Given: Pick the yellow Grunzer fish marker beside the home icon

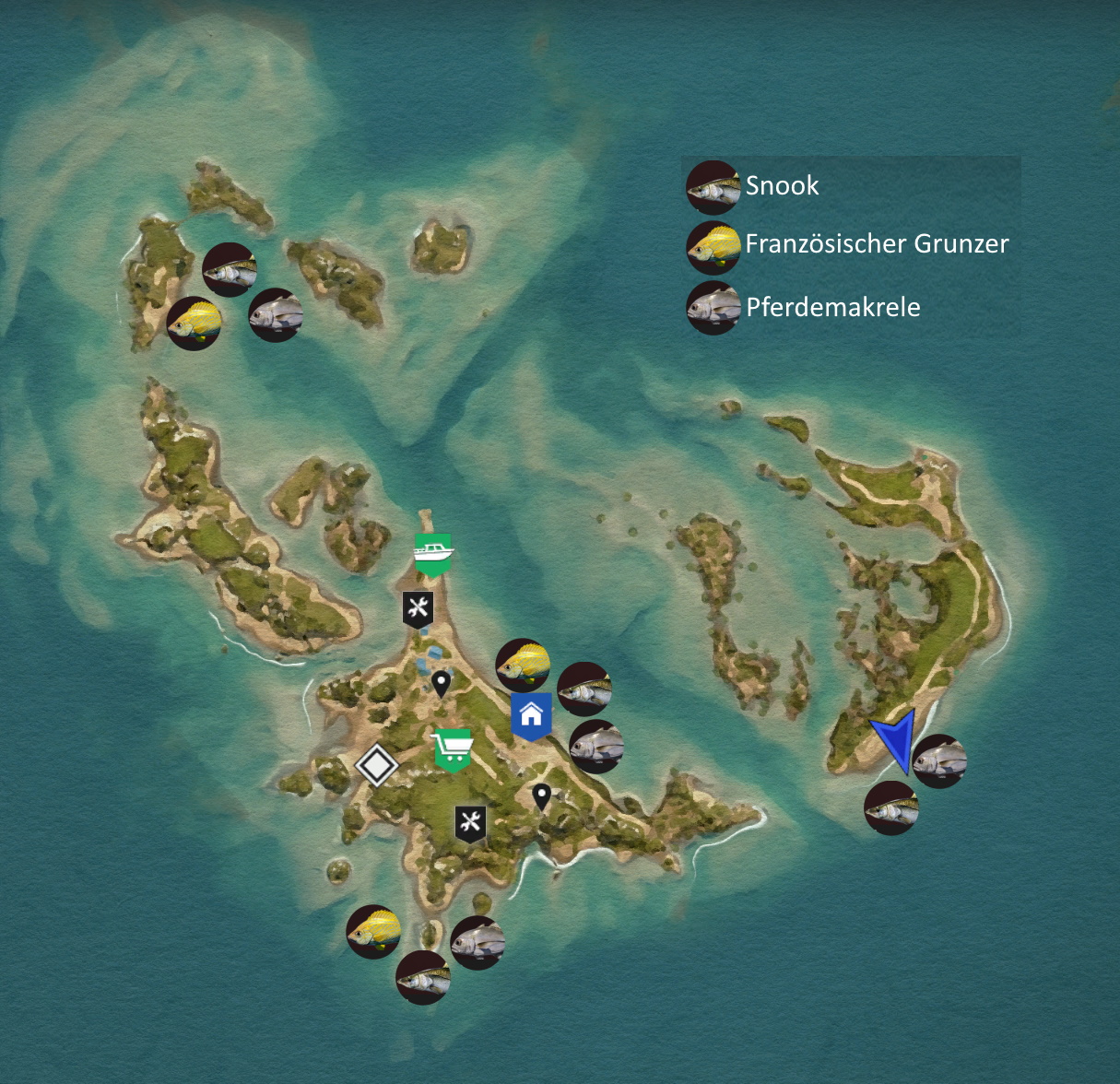Looking at the screenshot, I should pos(523,665).
